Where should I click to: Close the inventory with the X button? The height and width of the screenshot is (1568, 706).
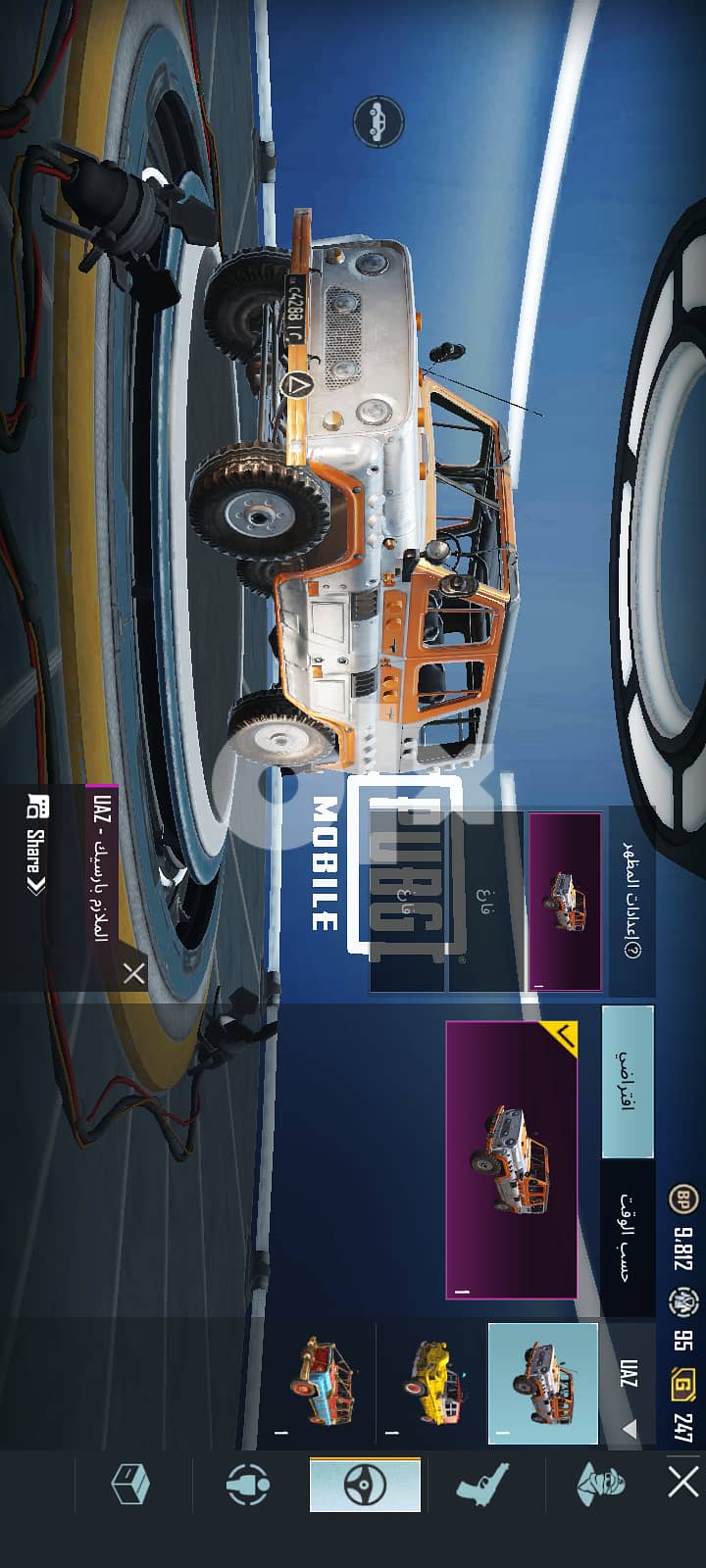[682, 1483]
